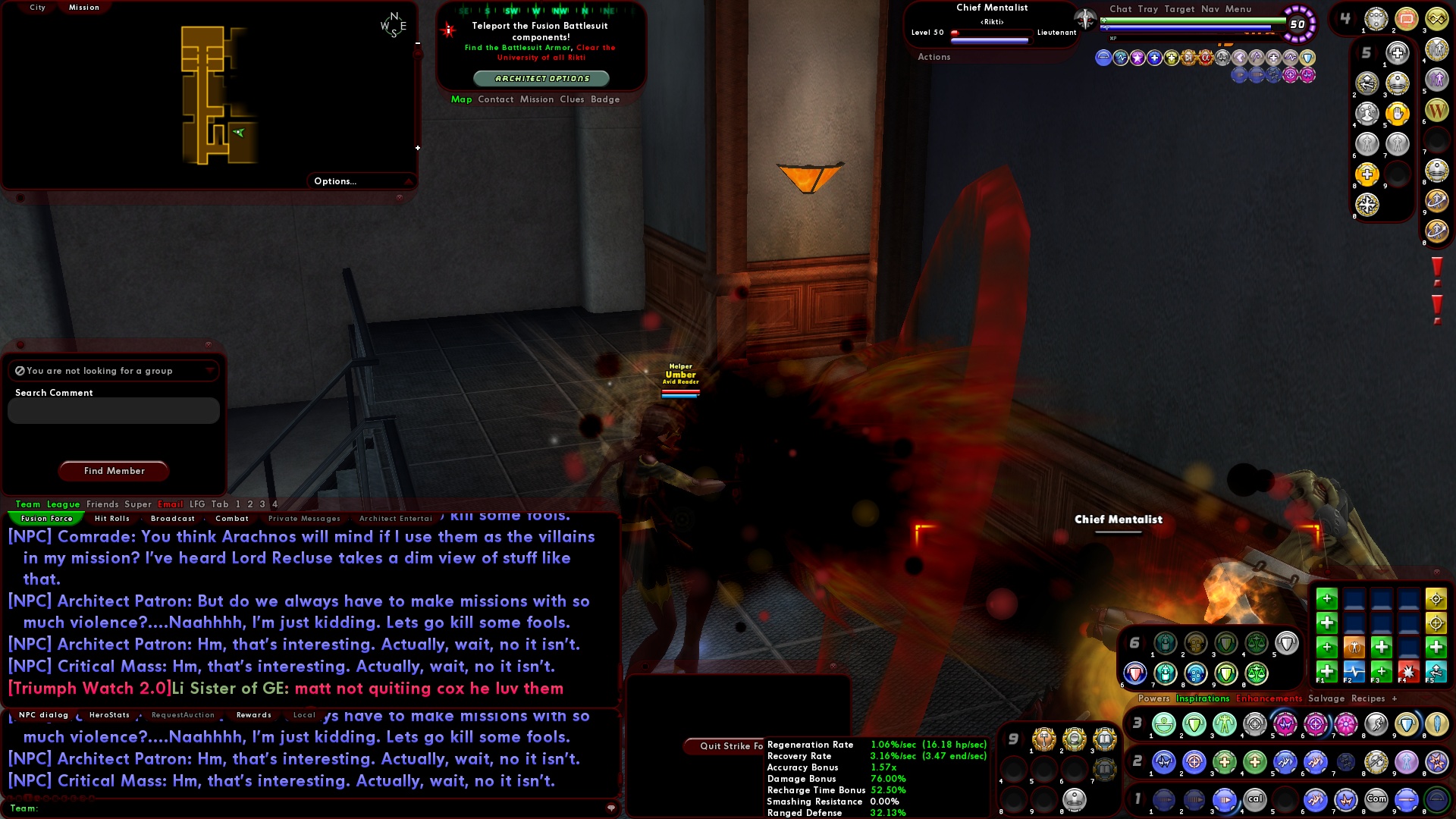Toggle the looking-for-group status icon

pos(19,371)
